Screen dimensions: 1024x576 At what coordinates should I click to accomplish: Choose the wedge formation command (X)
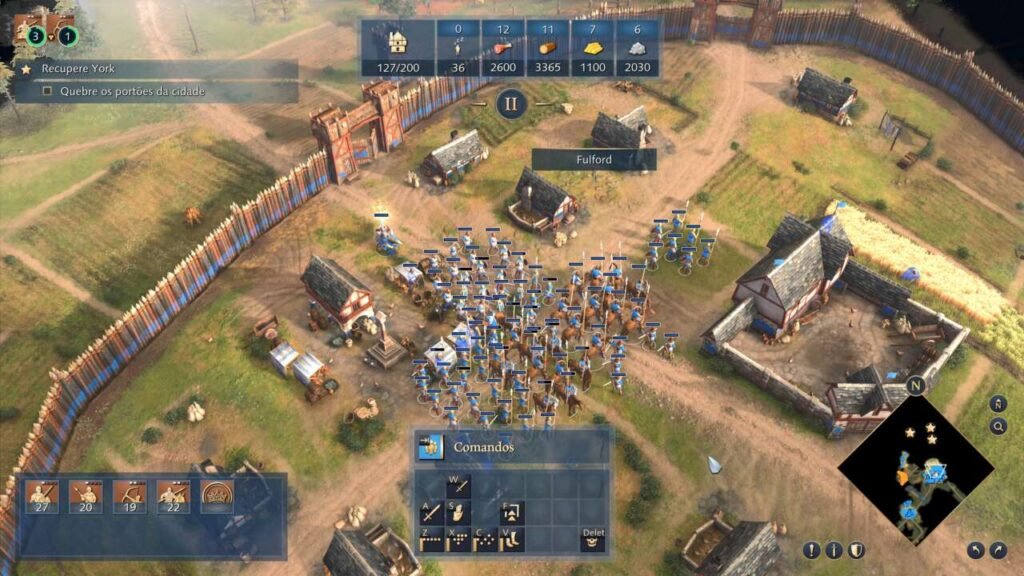458,540
